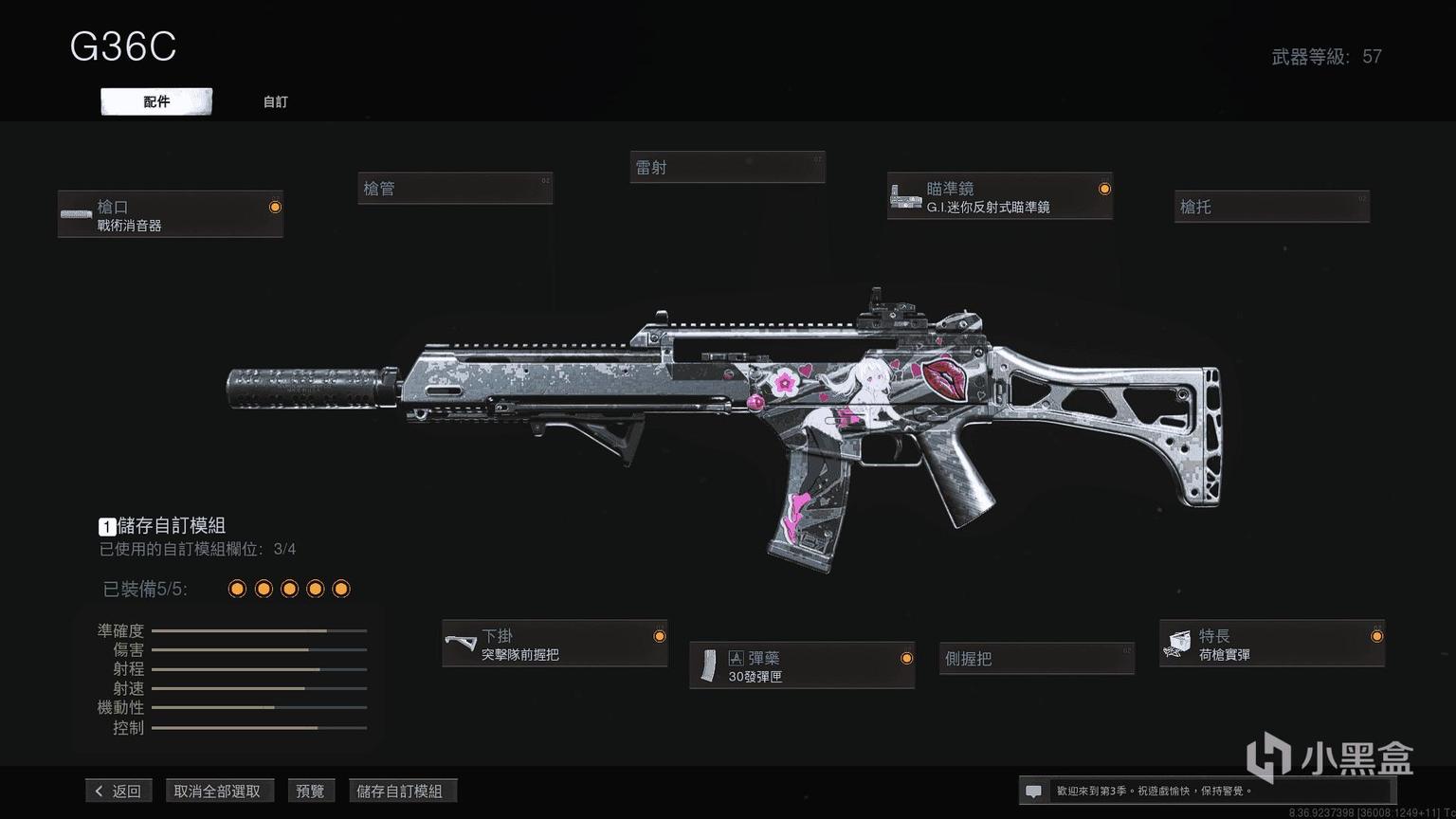
Task: Click 取消全部選取 to deselect all attachments
Action: 217,791
